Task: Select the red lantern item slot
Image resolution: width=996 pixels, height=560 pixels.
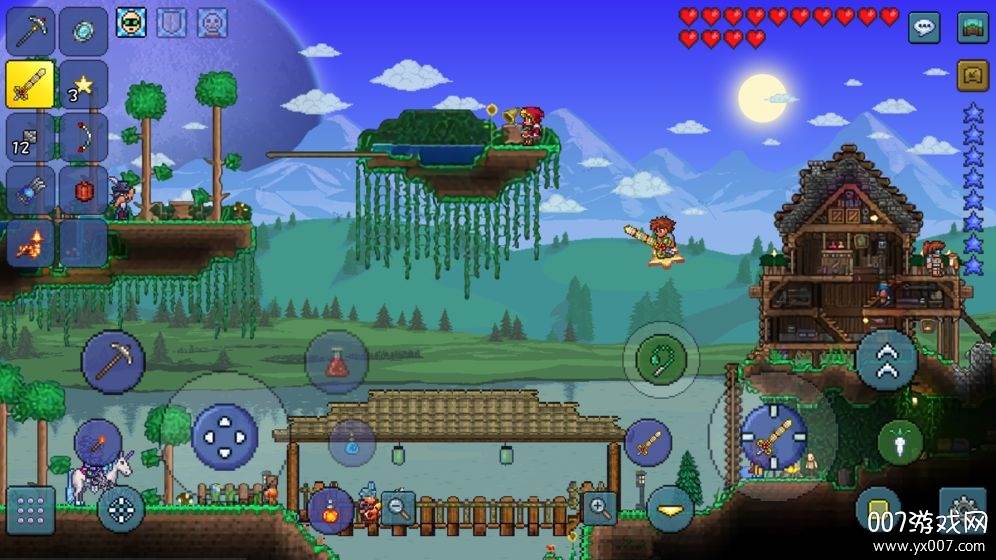Action: pyautogui.click(x=82, y=189)
